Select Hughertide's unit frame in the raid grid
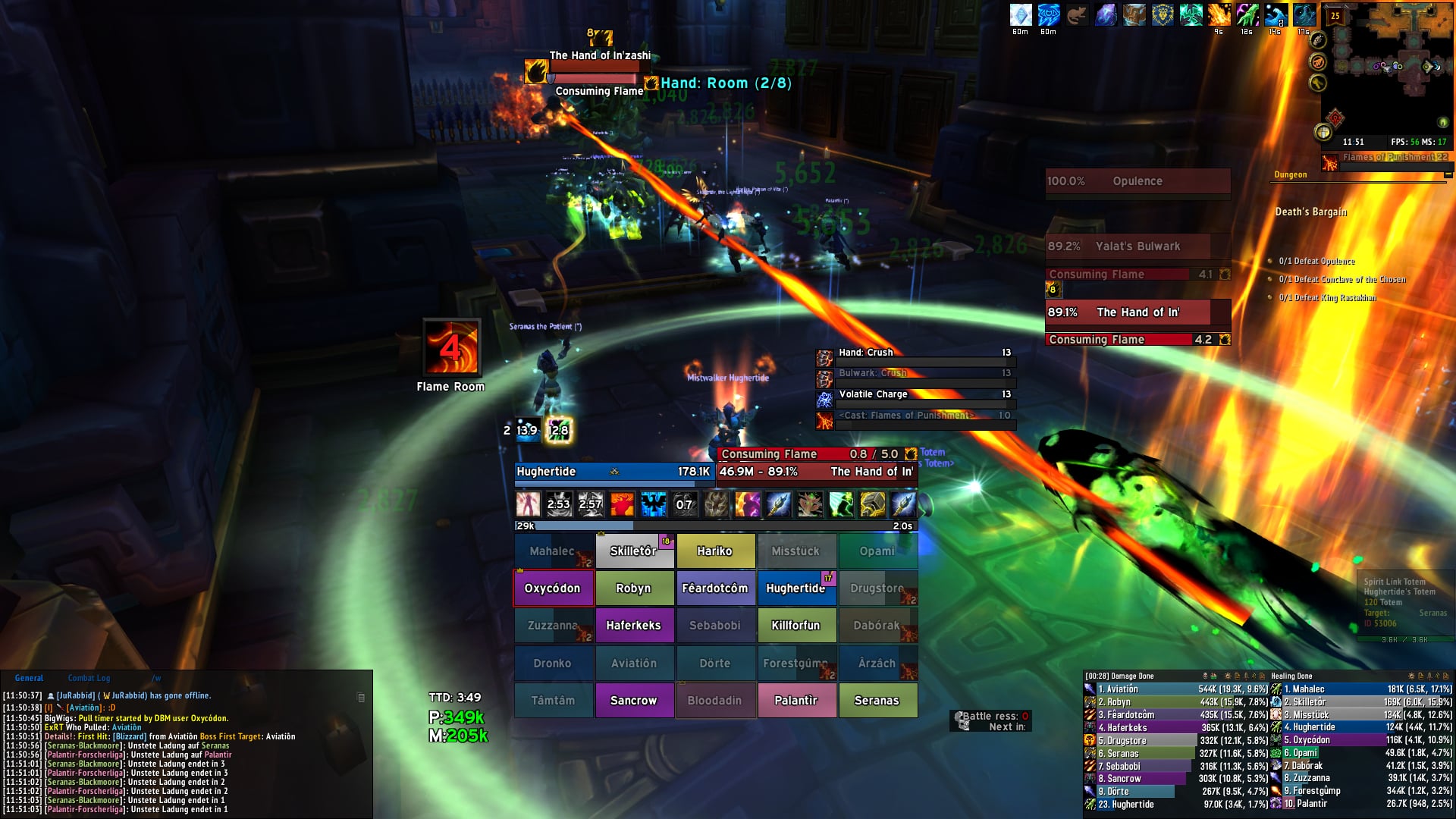Screen dimensions: 1456x819 click(796, 588)
